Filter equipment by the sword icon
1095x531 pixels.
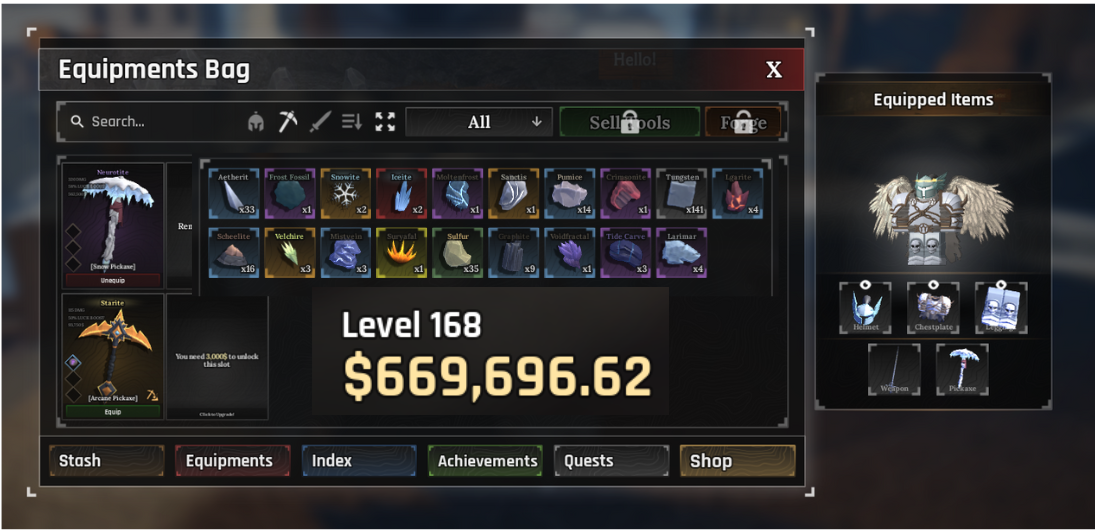pos(320,122)
